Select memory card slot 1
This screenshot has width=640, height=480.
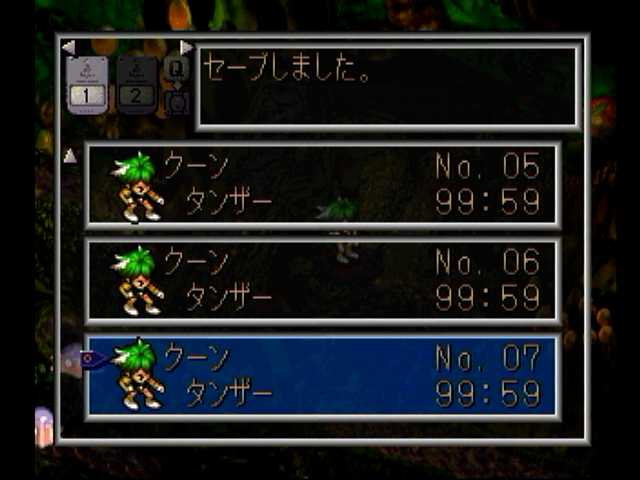pos(87,83)
